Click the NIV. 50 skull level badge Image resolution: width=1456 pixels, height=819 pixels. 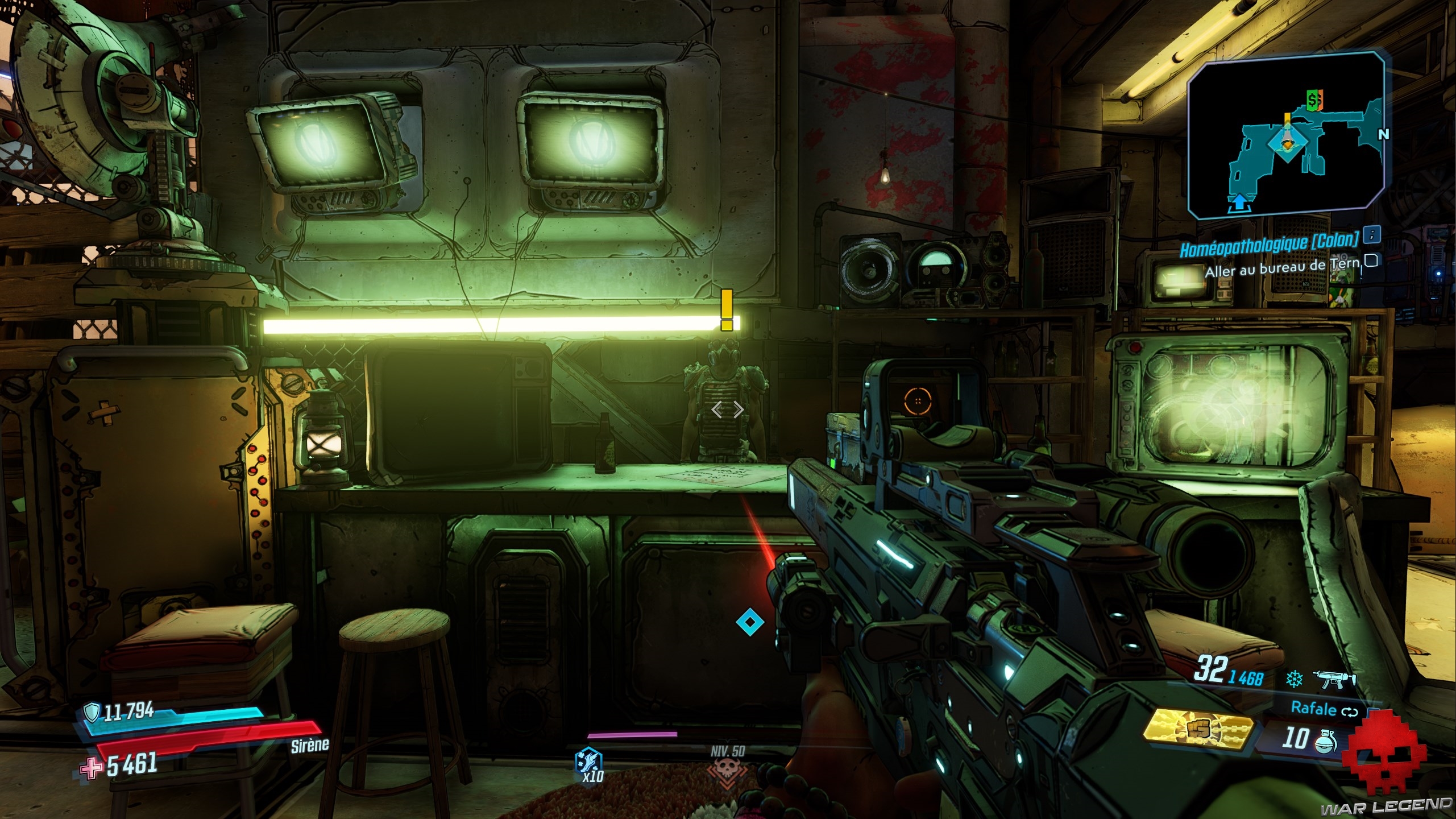727,768
